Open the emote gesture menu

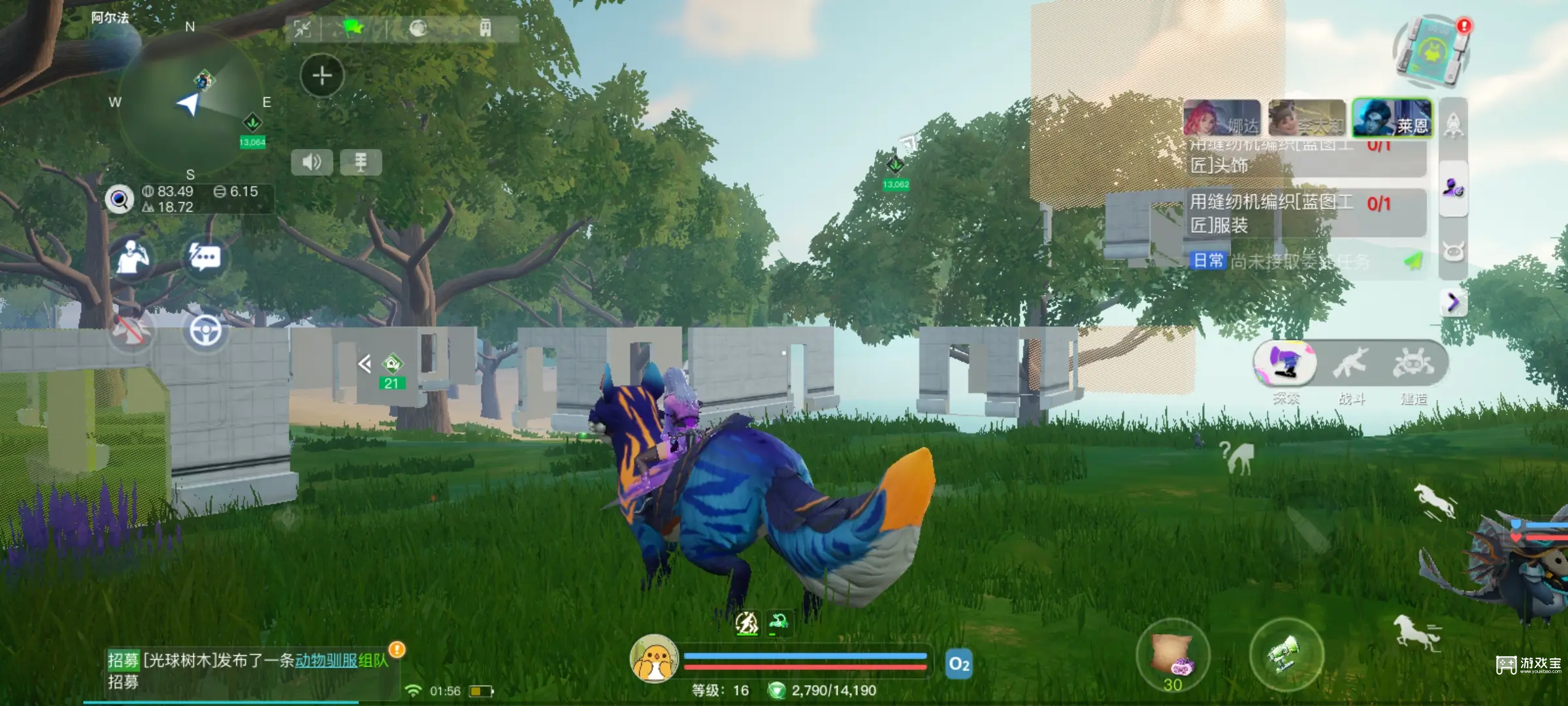tap(133, 258)
